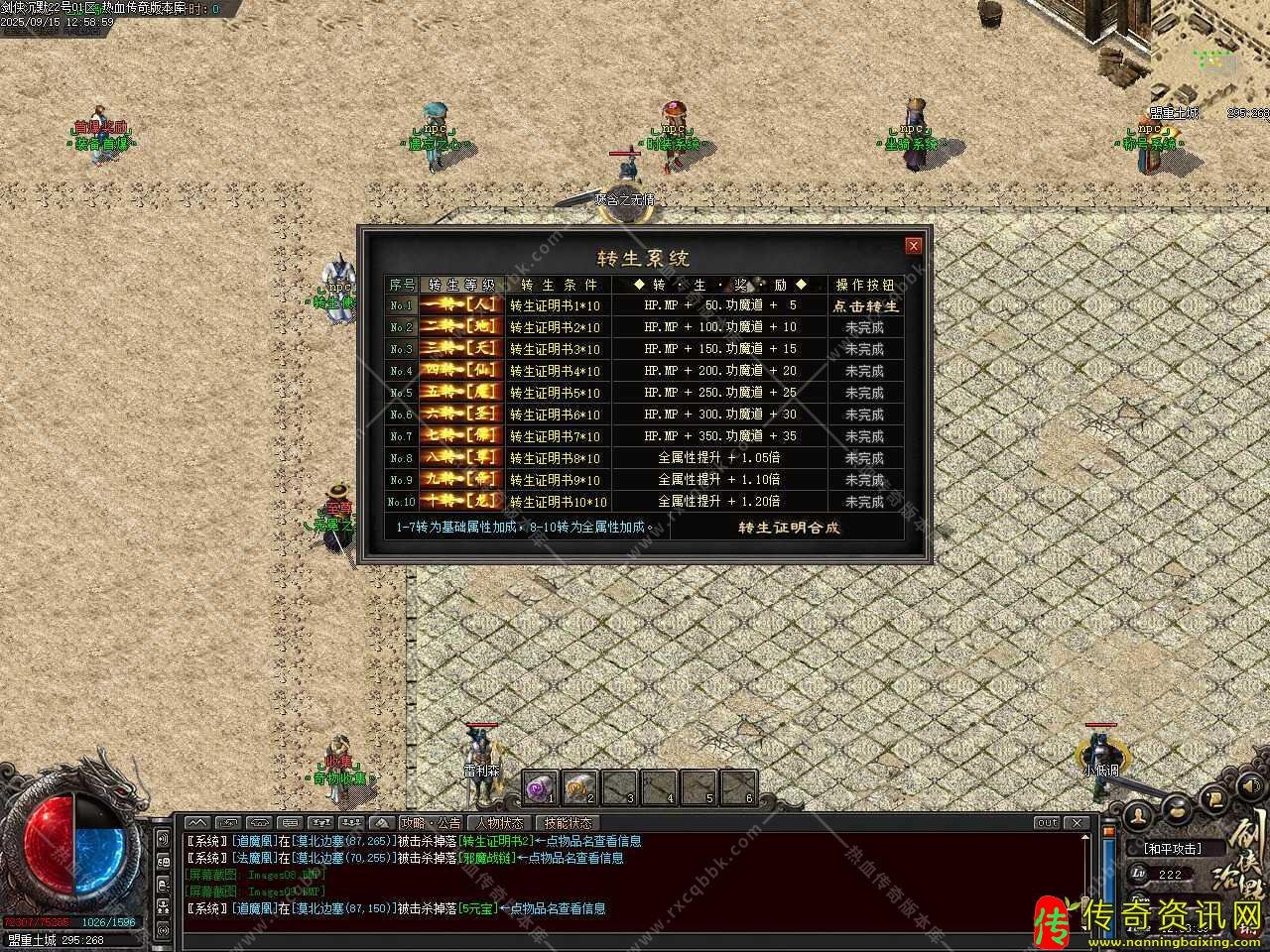Close the chat panel with its X button
The height and width of the screenshot is (952, 1270).
[1077, 823]
